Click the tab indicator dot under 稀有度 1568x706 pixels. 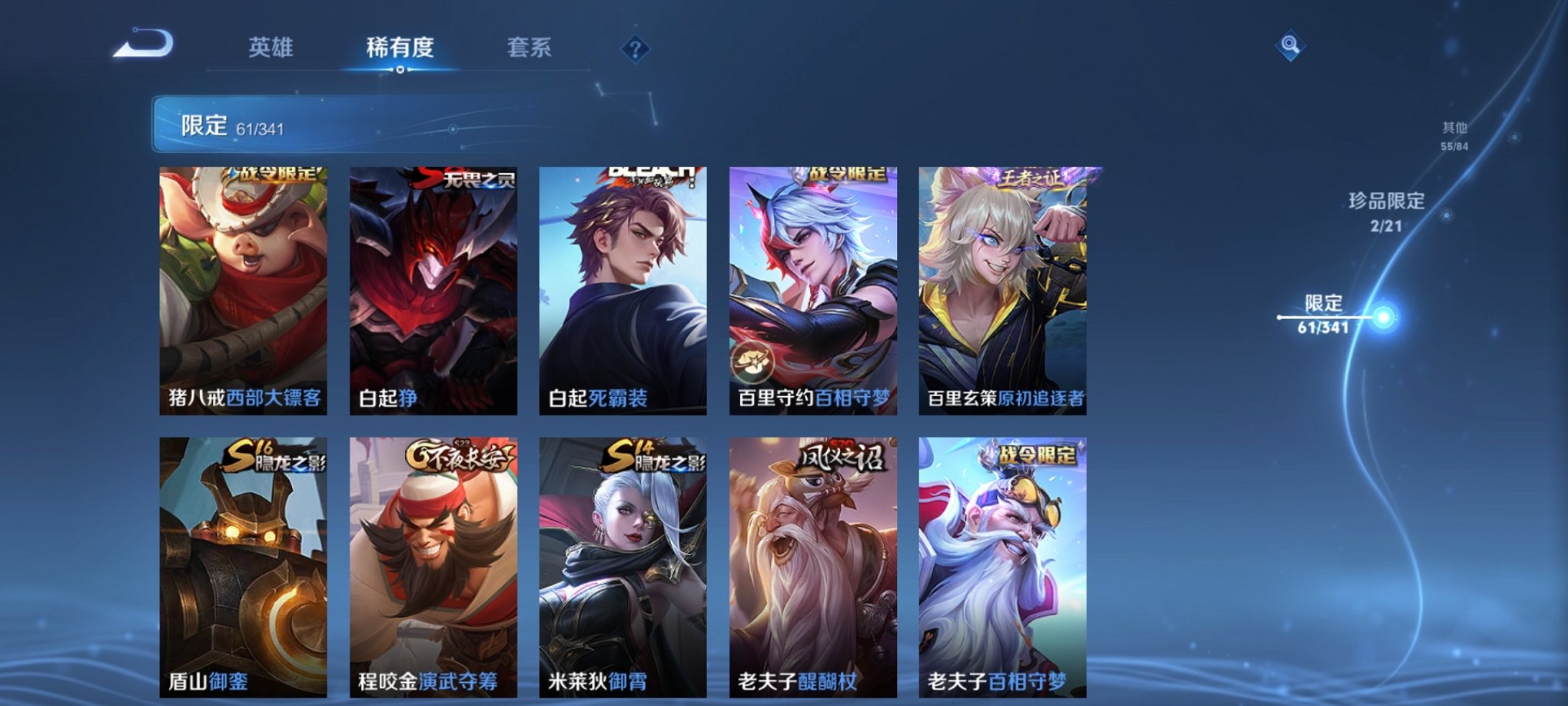(399, 69)
